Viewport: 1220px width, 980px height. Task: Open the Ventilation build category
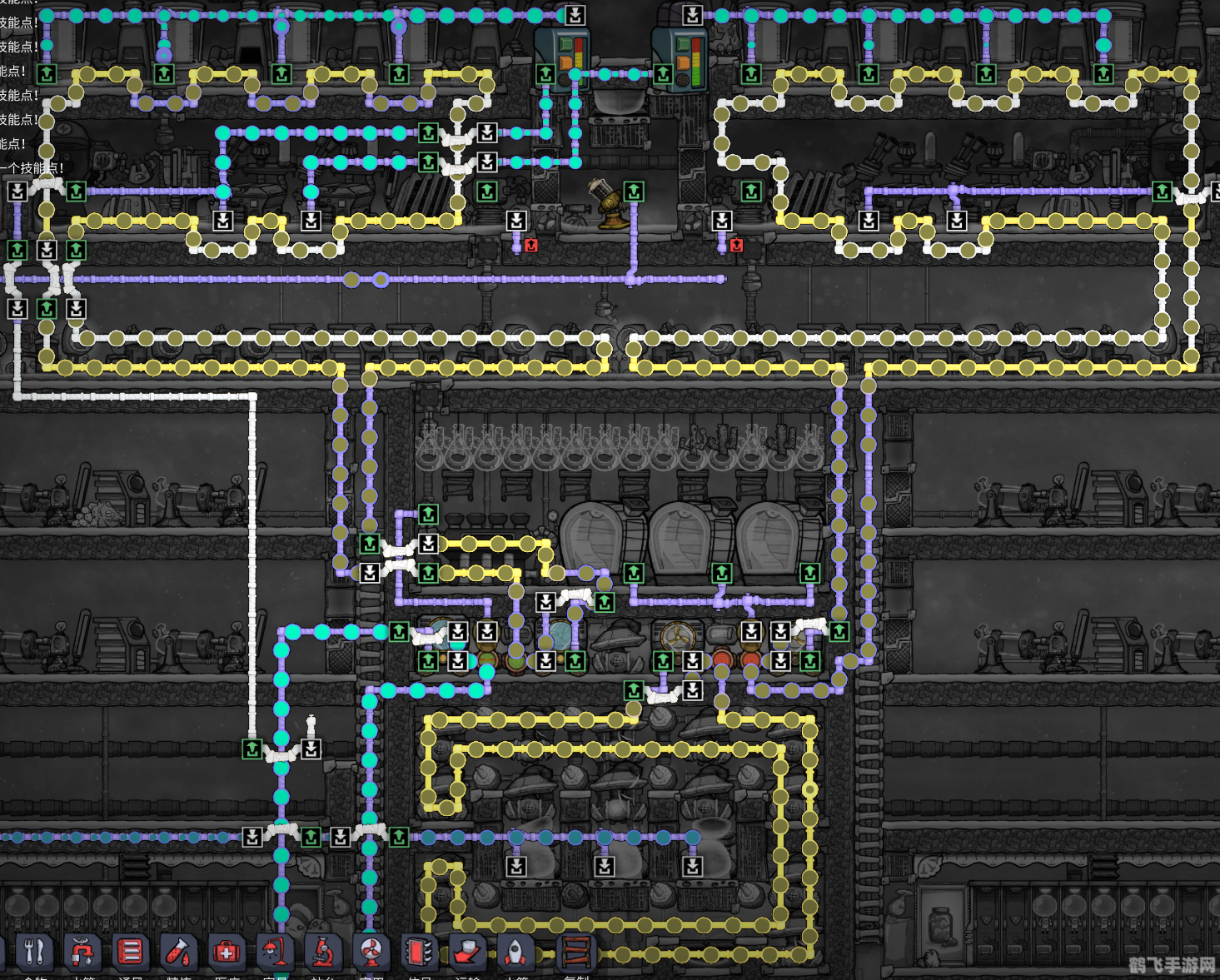pos(130,951)
